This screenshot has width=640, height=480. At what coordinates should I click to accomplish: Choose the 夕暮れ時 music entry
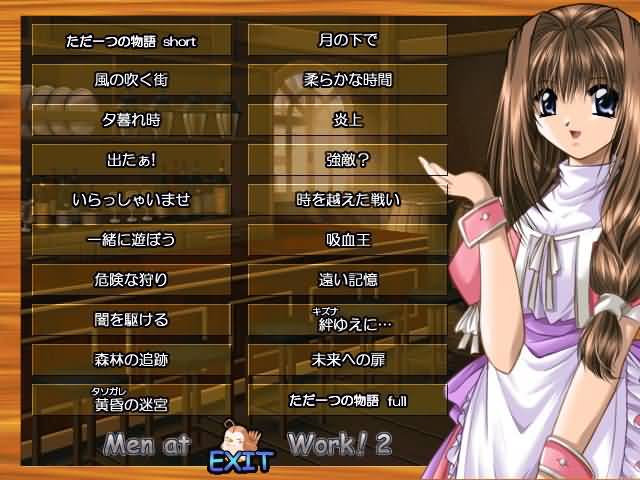tap(131, 120)
